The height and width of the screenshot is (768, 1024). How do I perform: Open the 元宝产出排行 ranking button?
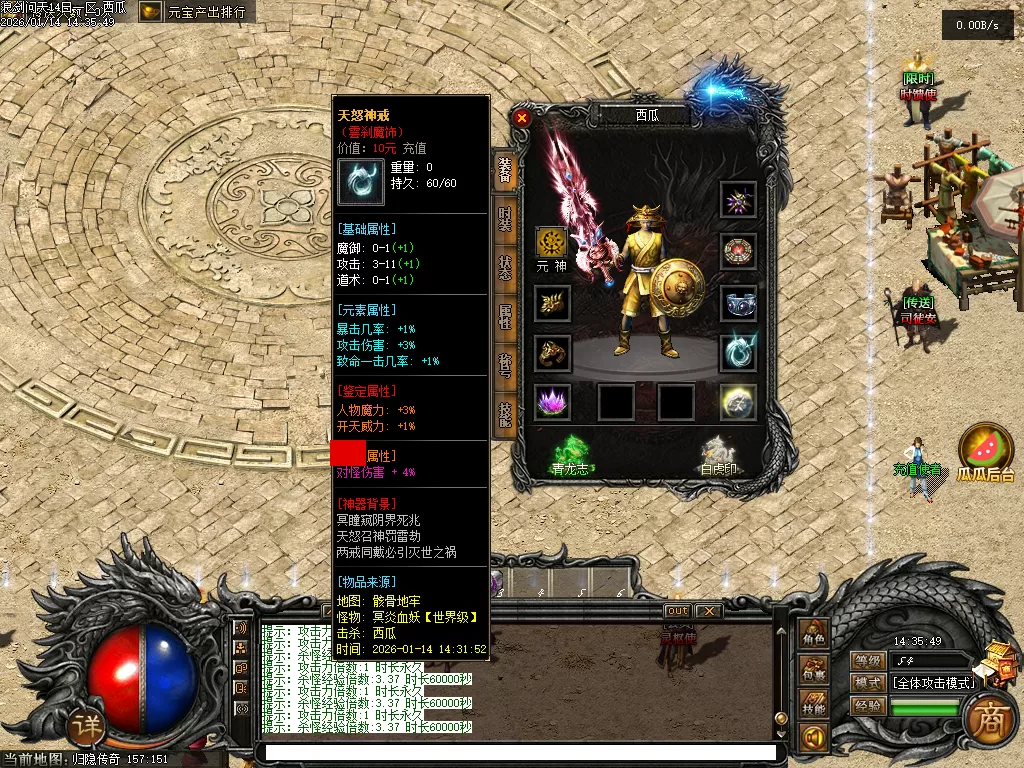(x=196, y=12)
